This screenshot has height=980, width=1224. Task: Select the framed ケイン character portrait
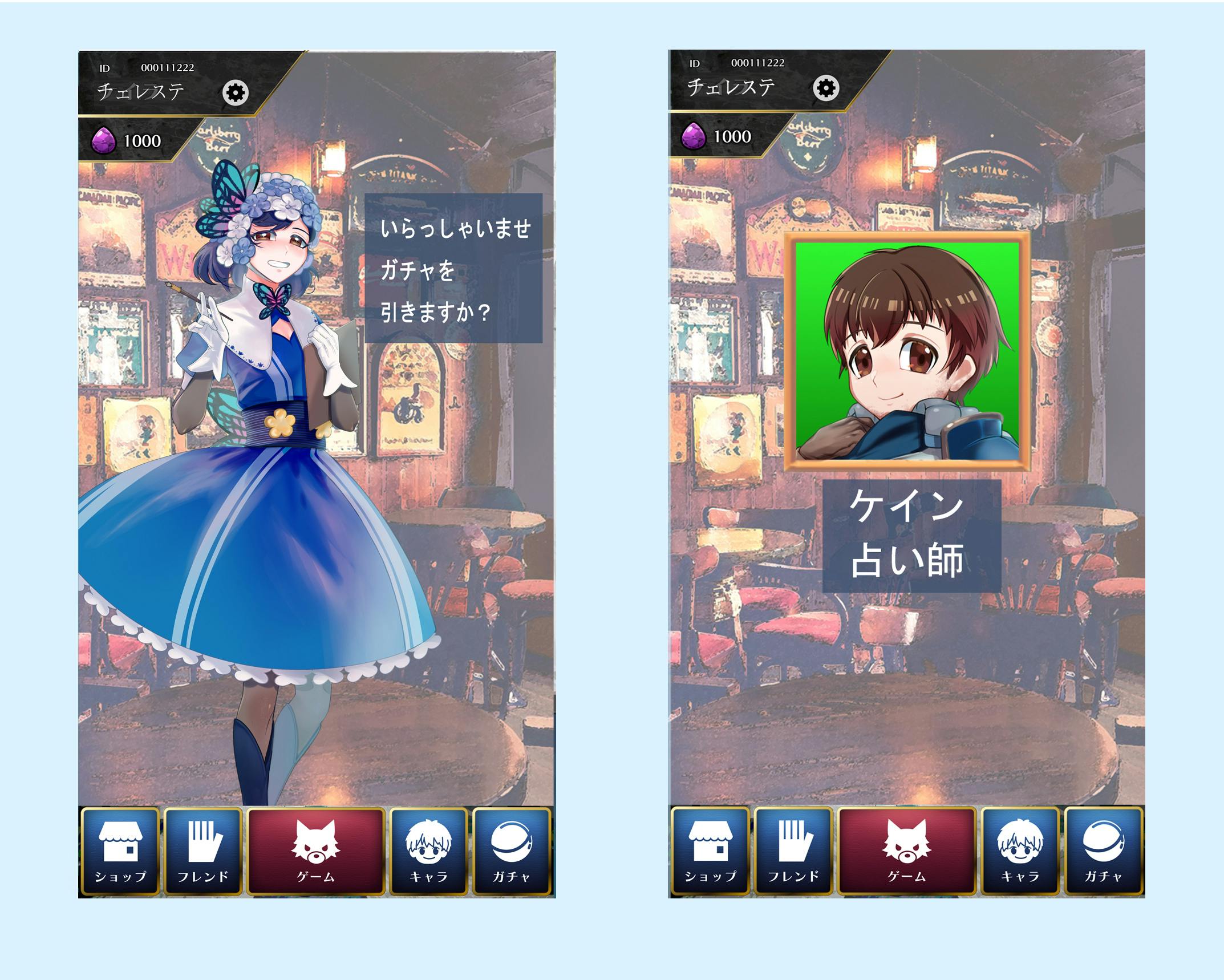[x=907, y=351]
